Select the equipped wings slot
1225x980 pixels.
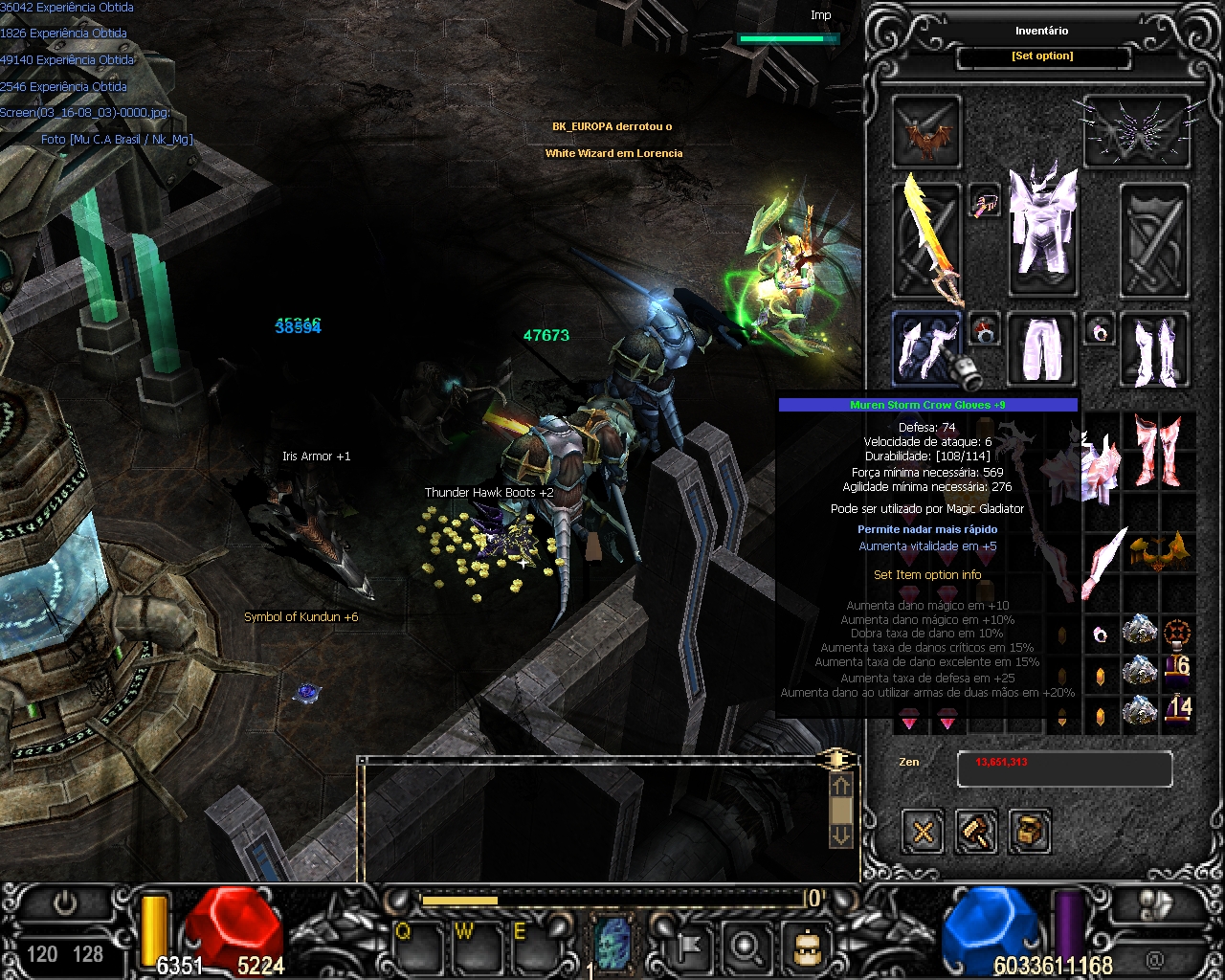click(x=1136, y=131)
